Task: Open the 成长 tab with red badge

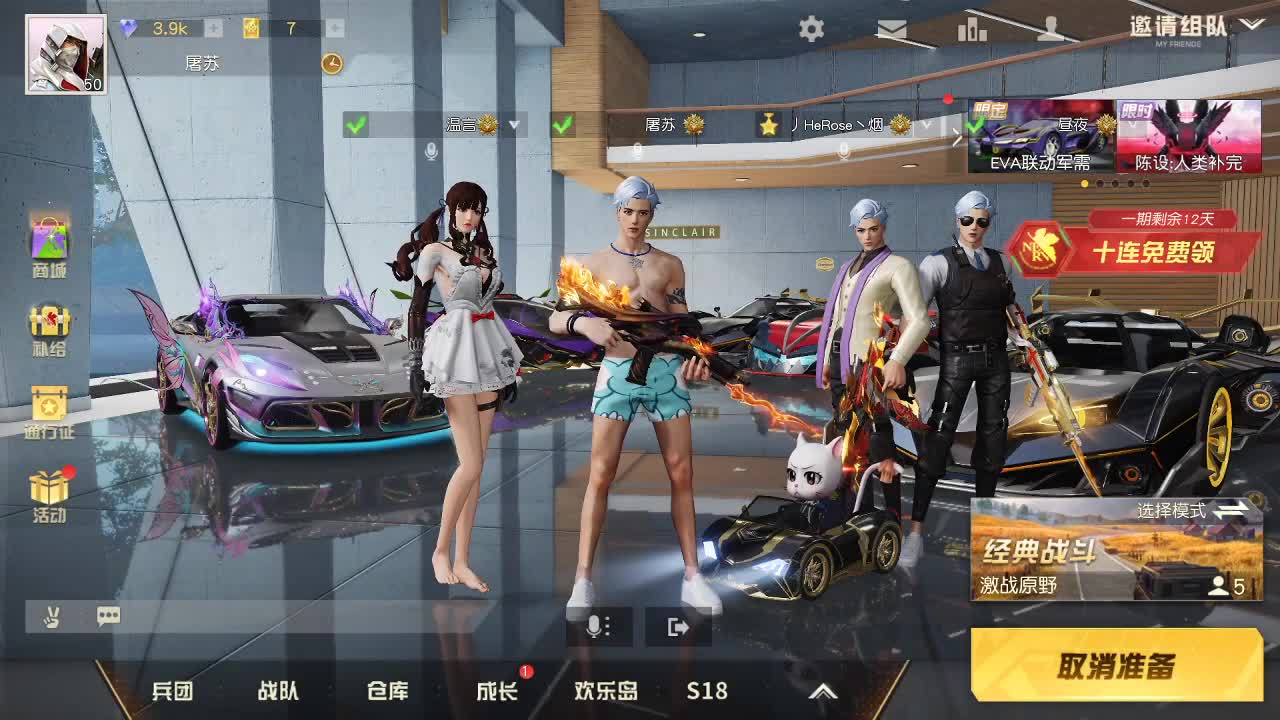Action: click(496, 690)
